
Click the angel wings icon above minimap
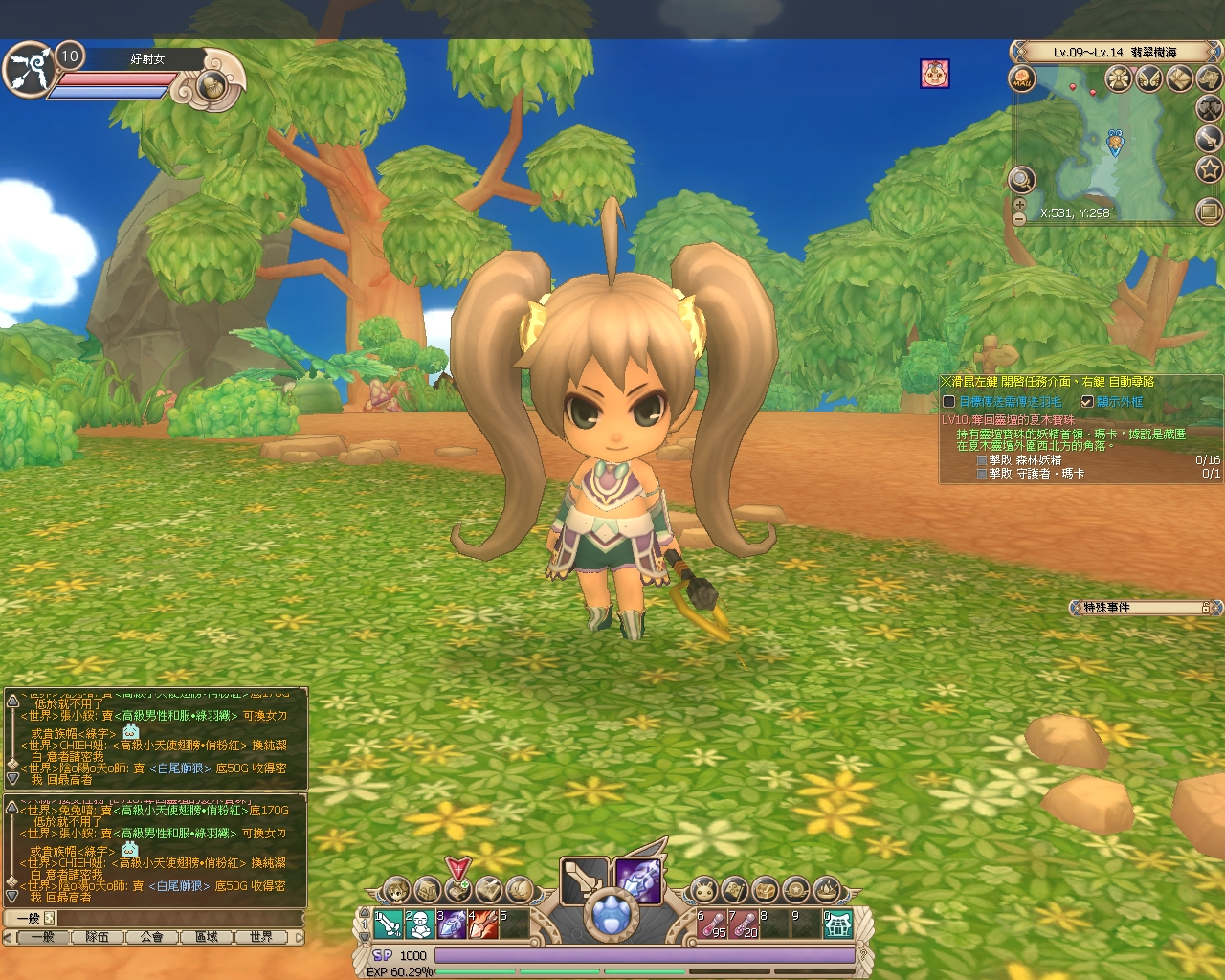point(1147,78)
